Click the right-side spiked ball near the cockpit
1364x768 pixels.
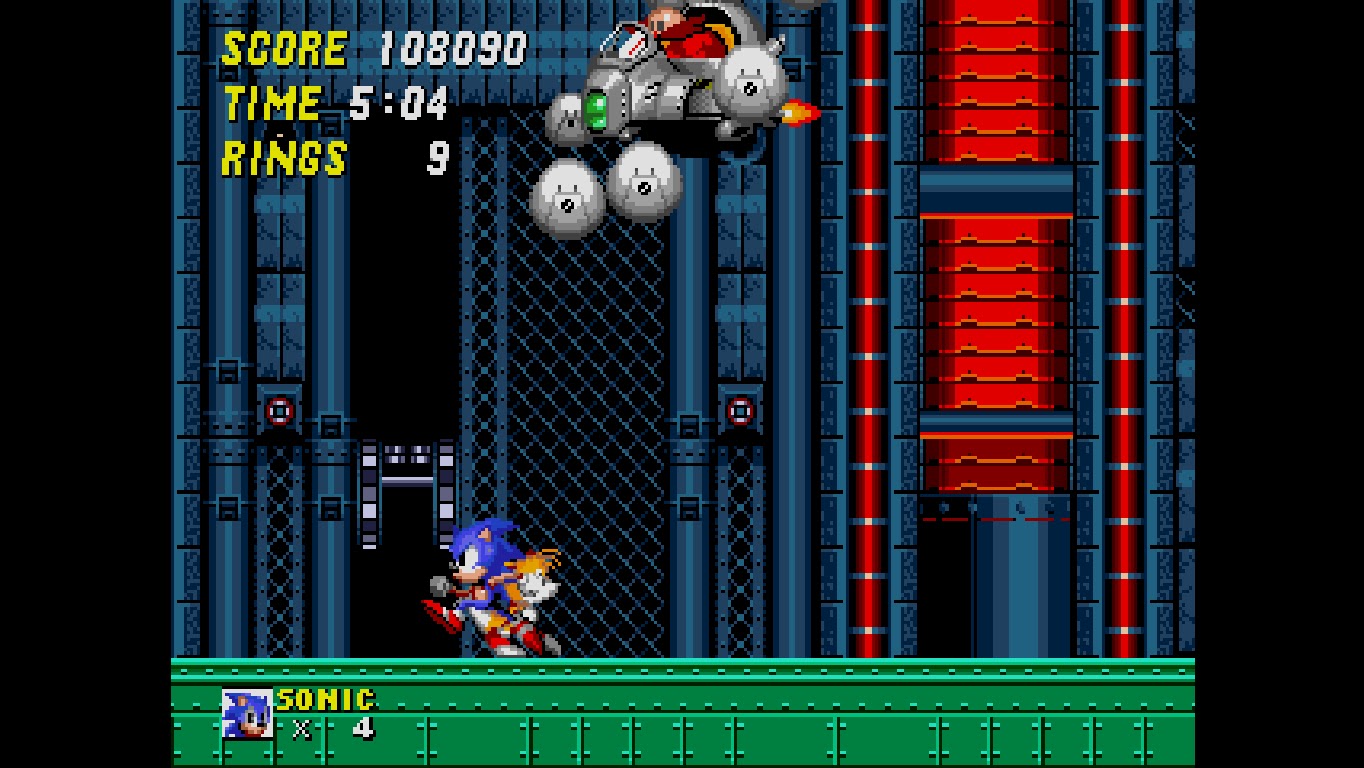click(x=752, y=80)
